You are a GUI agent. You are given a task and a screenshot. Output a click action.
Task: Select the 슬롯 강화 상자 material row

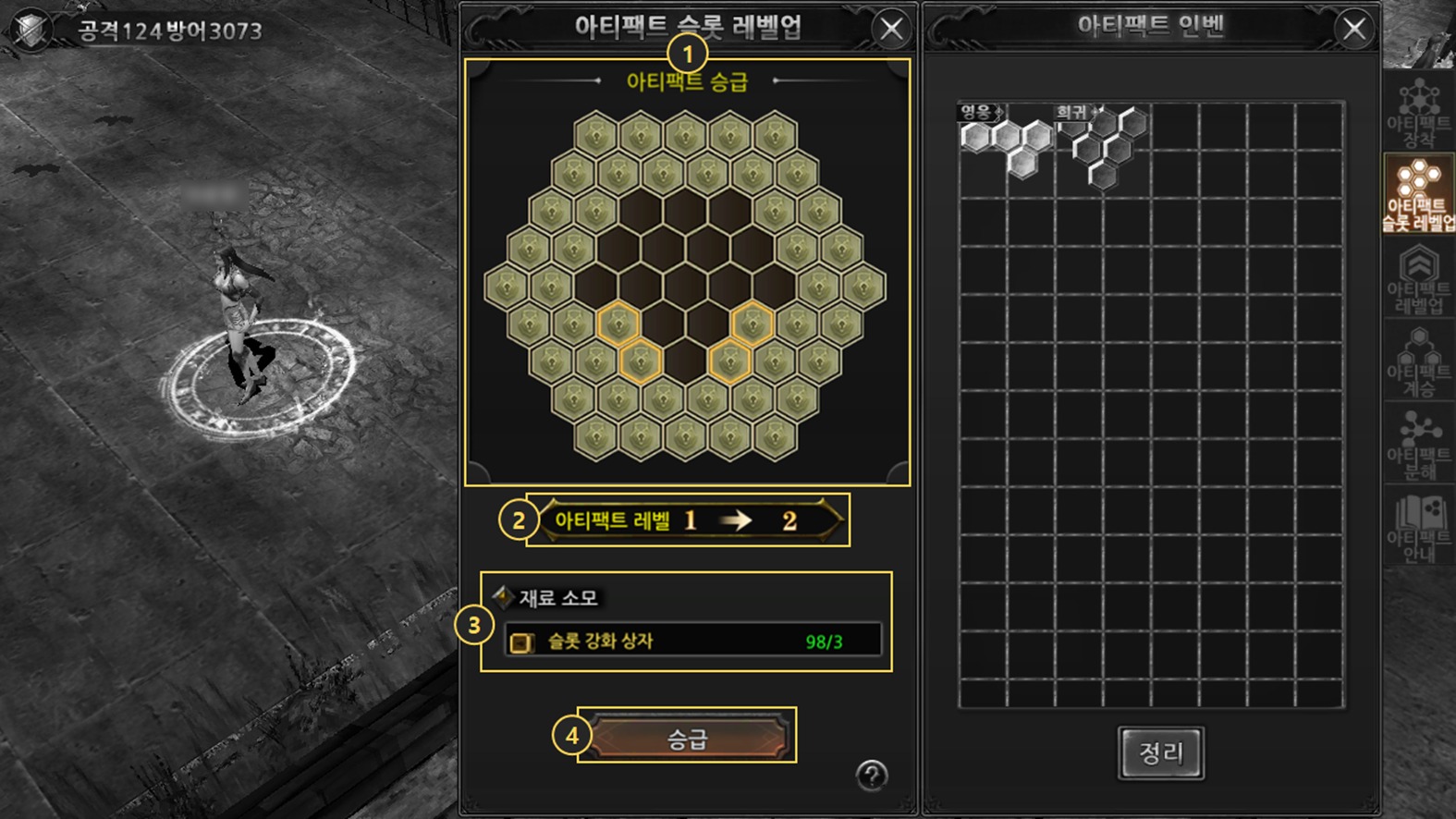click(692, 641)
